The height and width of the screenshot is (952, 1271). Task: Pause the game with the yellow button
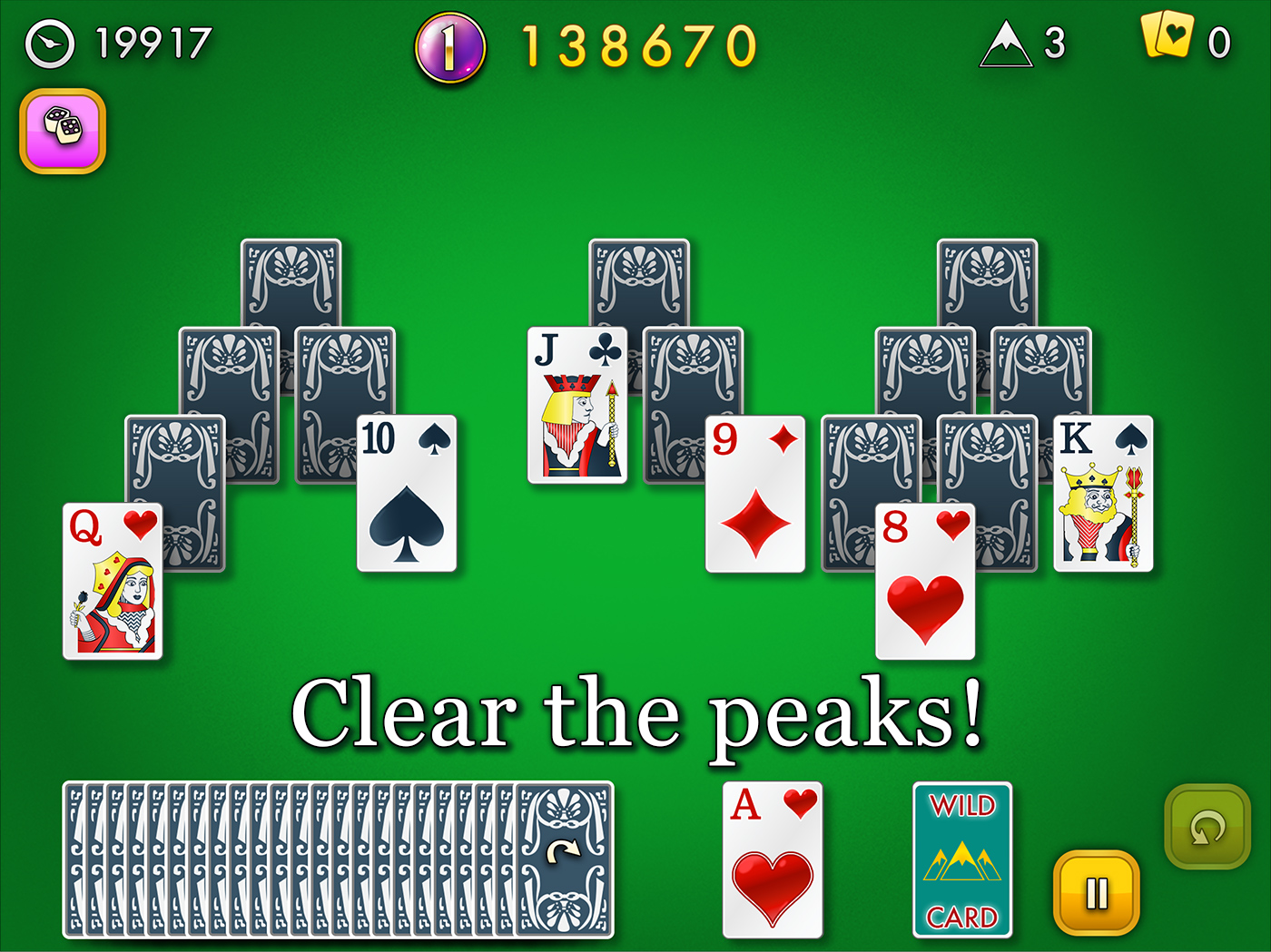click(x=1096, y=893)
